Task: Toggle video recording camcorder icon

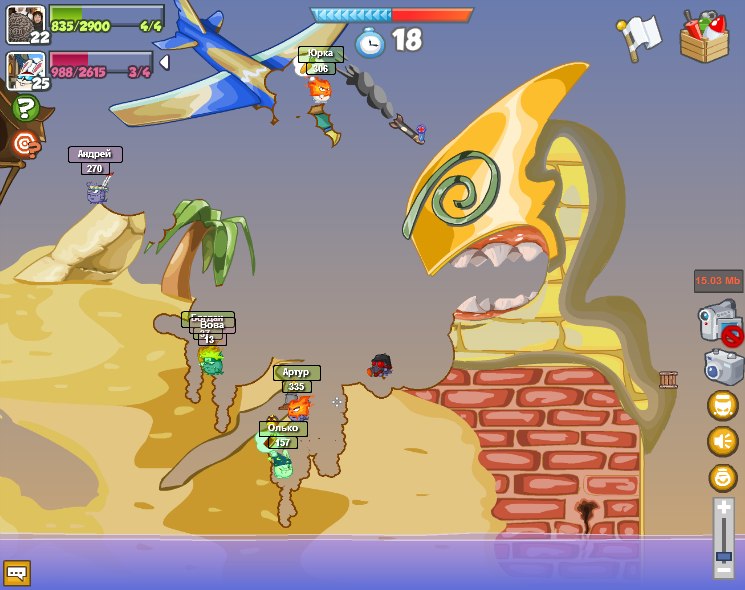Action: click(x=720, y=325)
